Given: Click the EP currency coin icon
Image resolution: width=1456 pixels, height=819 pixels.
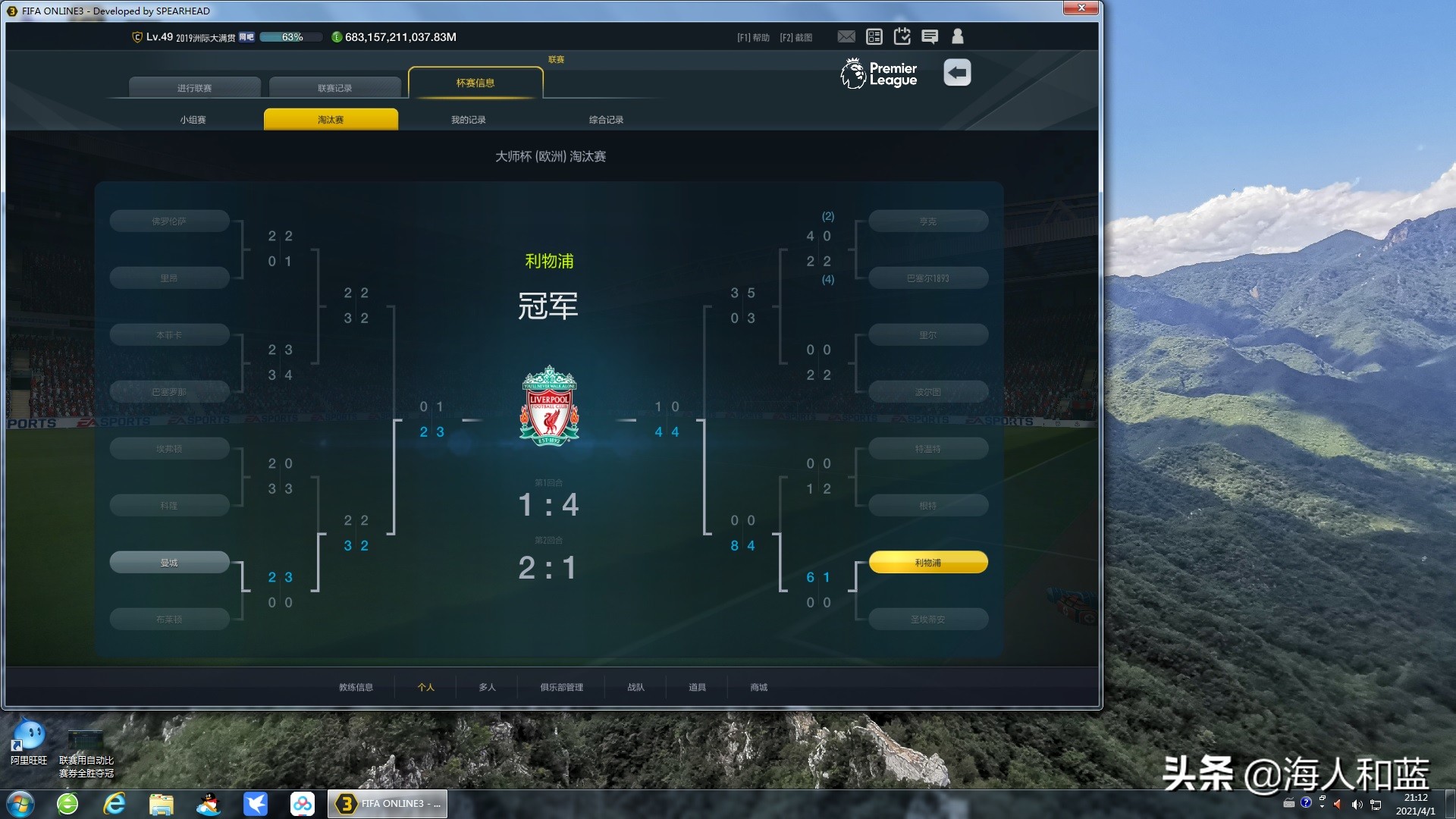Looking at the screenshot, I should tap(337, 36).
